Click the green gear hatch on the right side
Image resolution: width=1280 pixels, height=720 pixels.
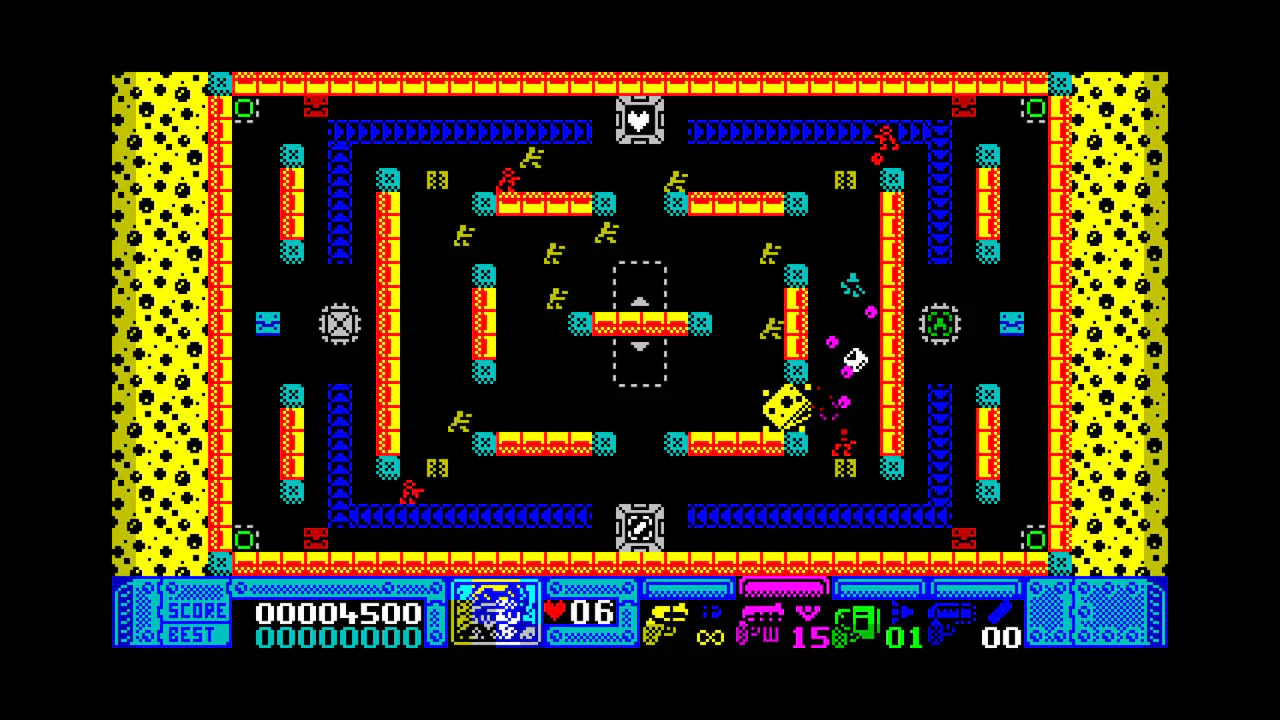tap(940, 323)
